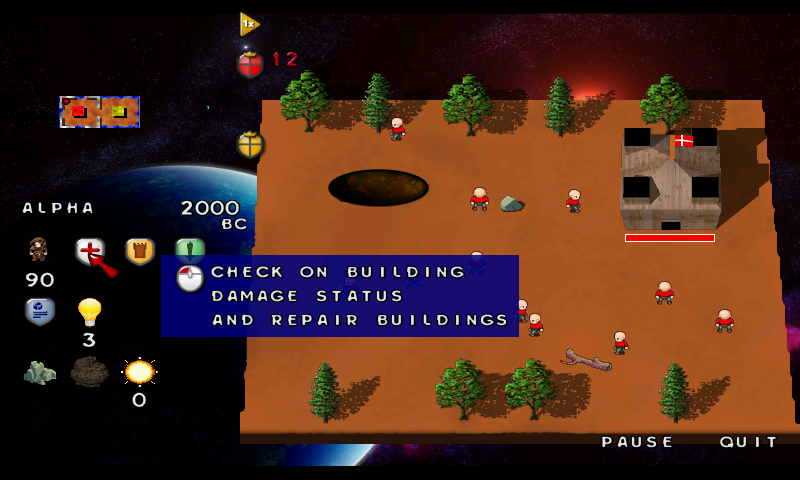Select the yellow sector on the minimap
Screen dimensions: 800x480
click(x=119, y=111)
